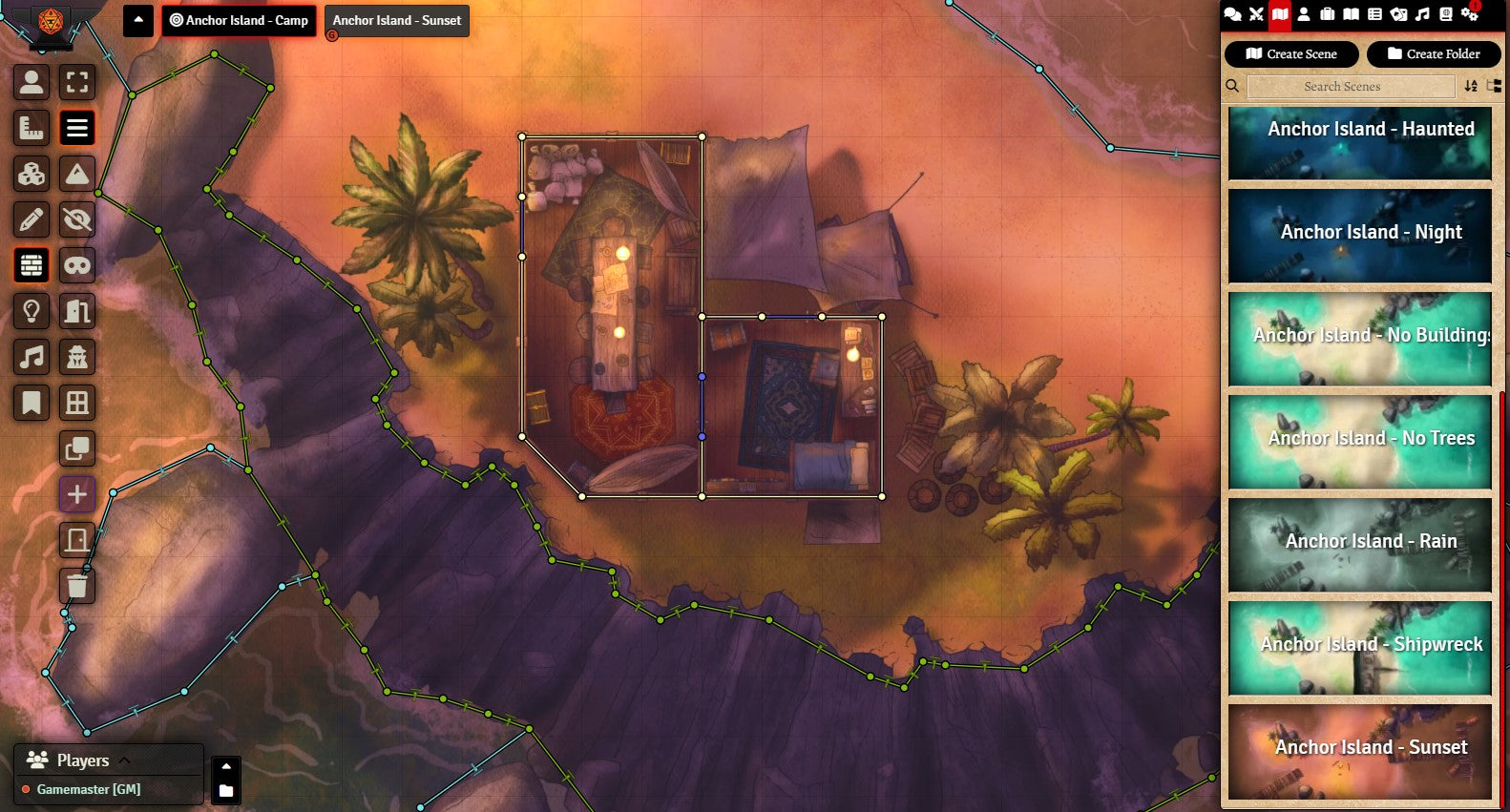Select the Anchor Island - Night scene
The height and width of the screenshot is (812, 1510).
click(1359, 236)
